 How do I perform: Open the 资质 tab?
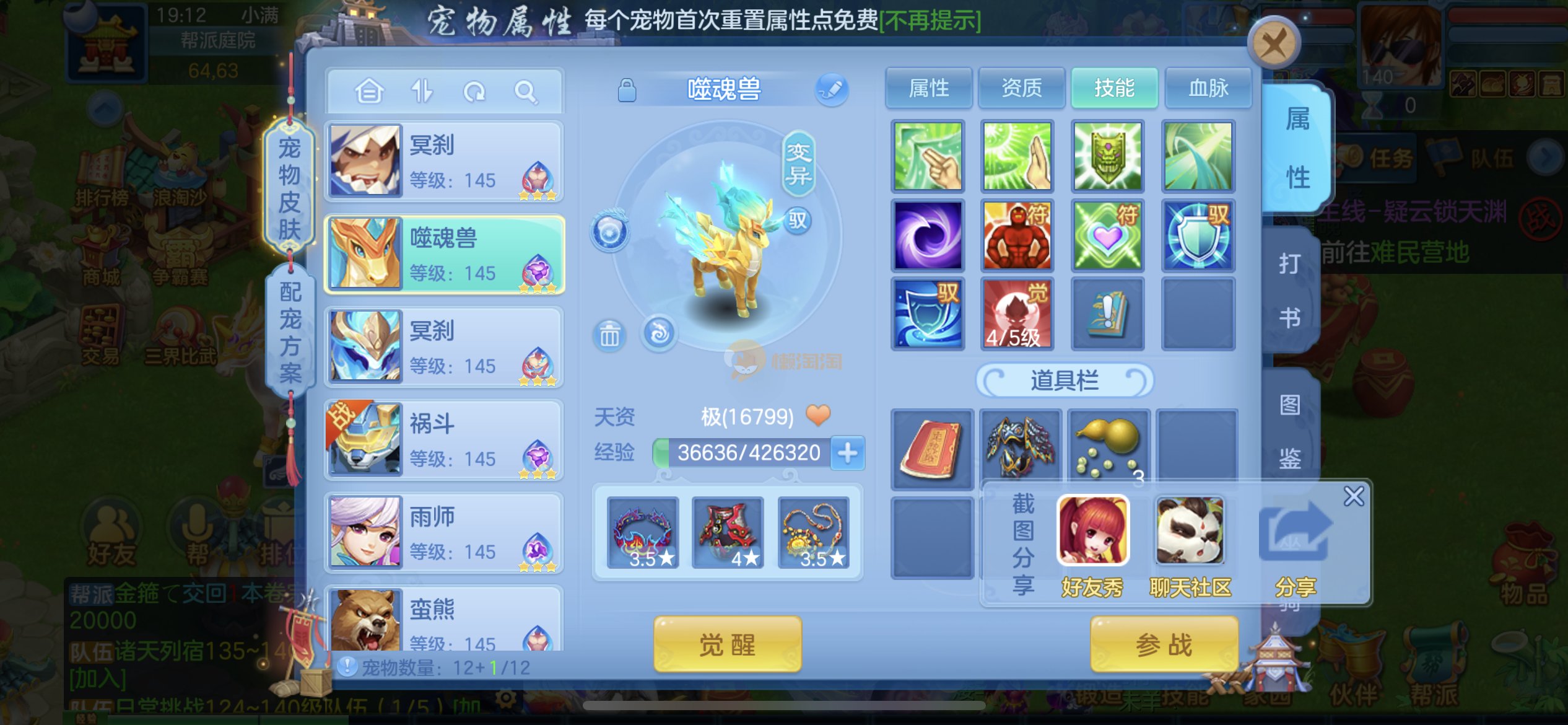tap(1021, 88)
